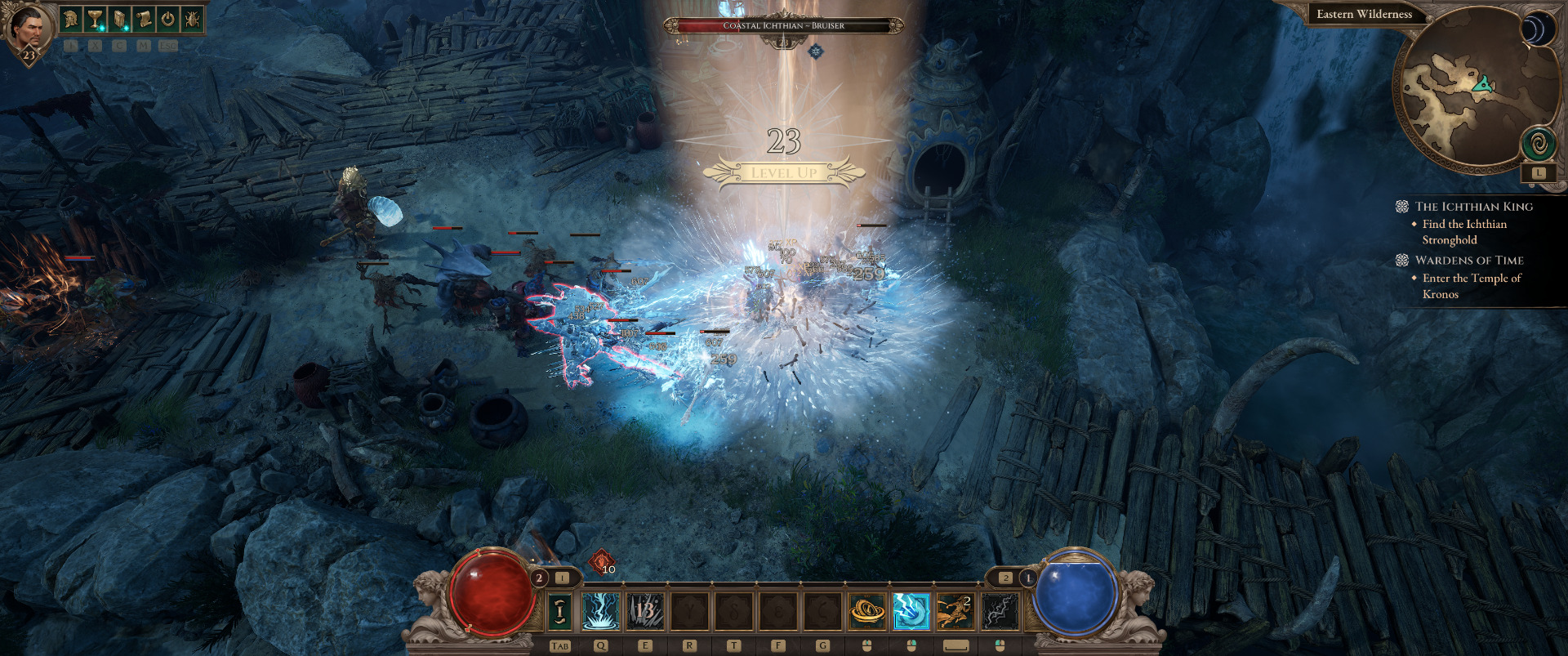The image size is (1568, 656).
Task: Open the golden chalice menu icon
Action: pos(96,19)
